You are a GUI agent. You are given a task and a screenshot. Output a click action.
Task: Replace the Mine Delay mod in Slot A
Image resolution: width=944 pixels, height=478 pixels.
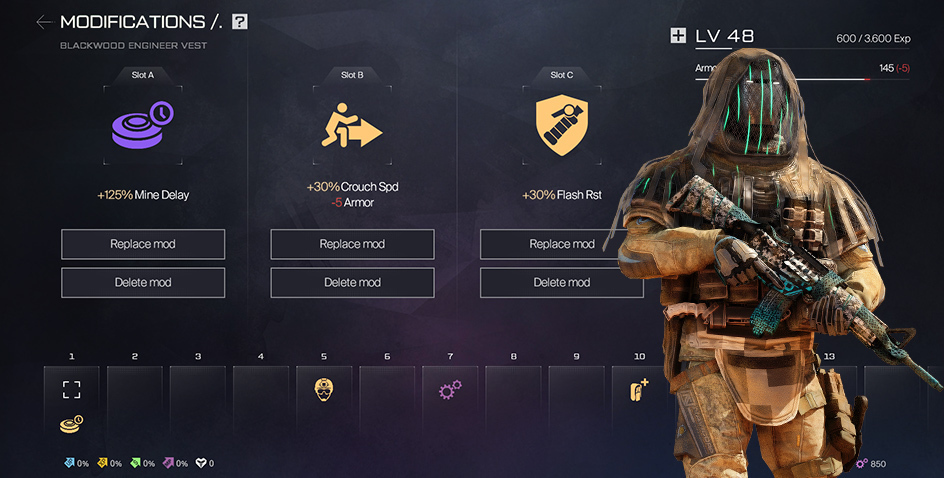click(143, 244)
